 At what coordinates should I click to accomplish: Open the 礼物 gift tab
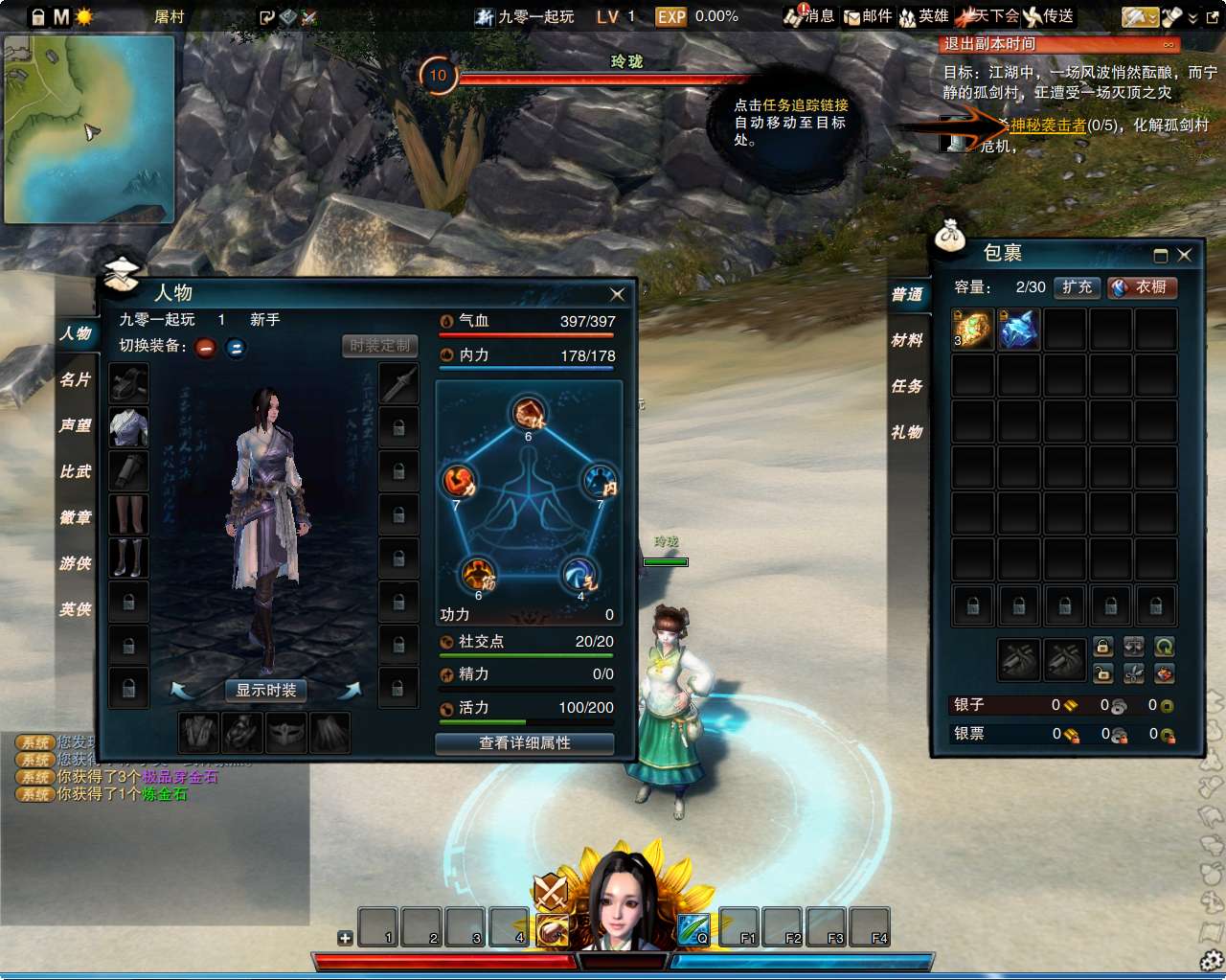click(907, 432)
